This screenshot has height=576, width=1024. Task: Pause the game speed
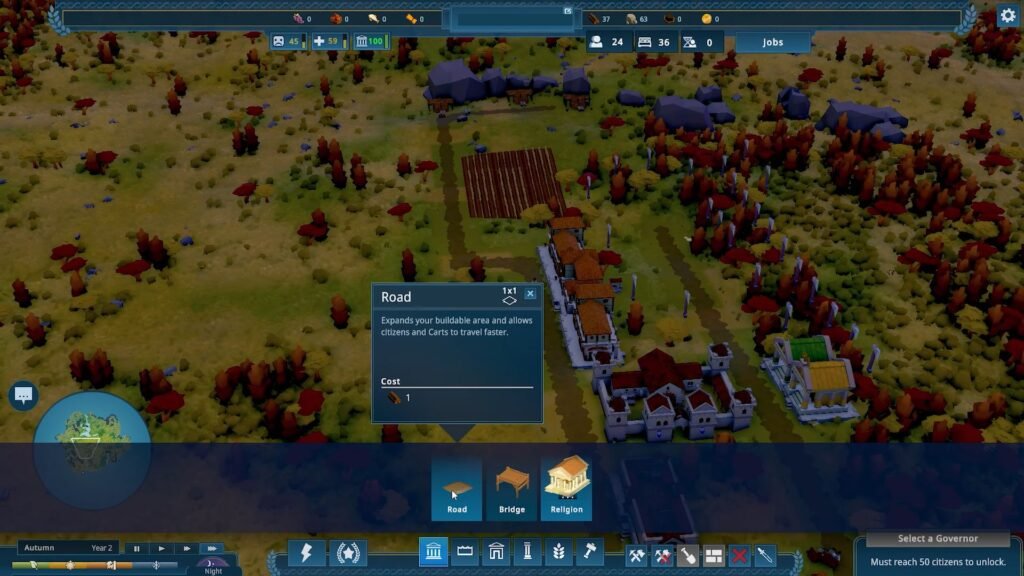[137, 548]
